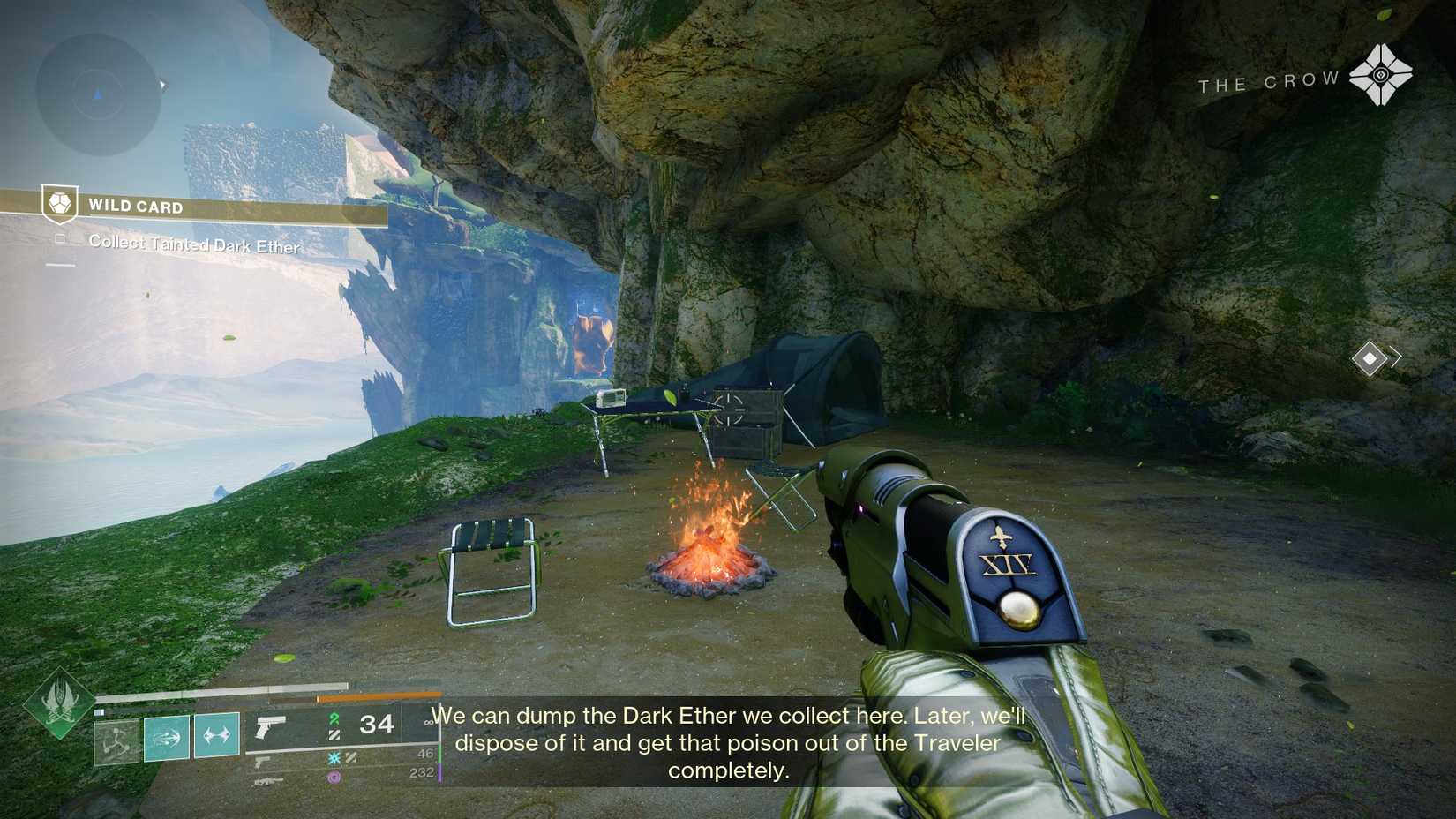Select the heavy auto rifle weapon icon
Image resolution: width=1456 pixels, height=819 pixels.
click(x=268, y=780)
